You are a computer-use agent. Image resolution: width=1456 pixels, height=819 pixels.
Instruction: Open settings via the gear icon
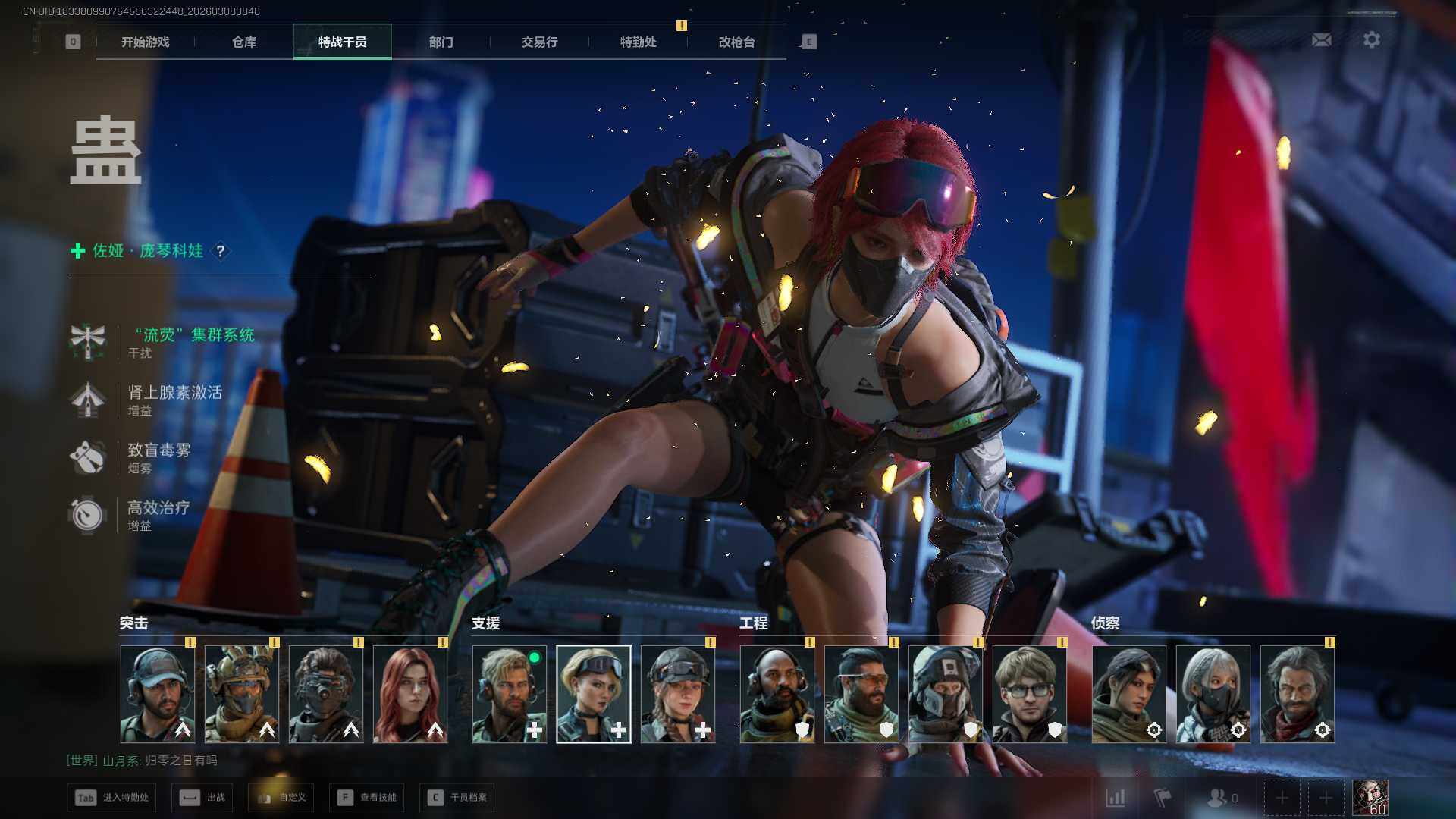(1372, 40)
